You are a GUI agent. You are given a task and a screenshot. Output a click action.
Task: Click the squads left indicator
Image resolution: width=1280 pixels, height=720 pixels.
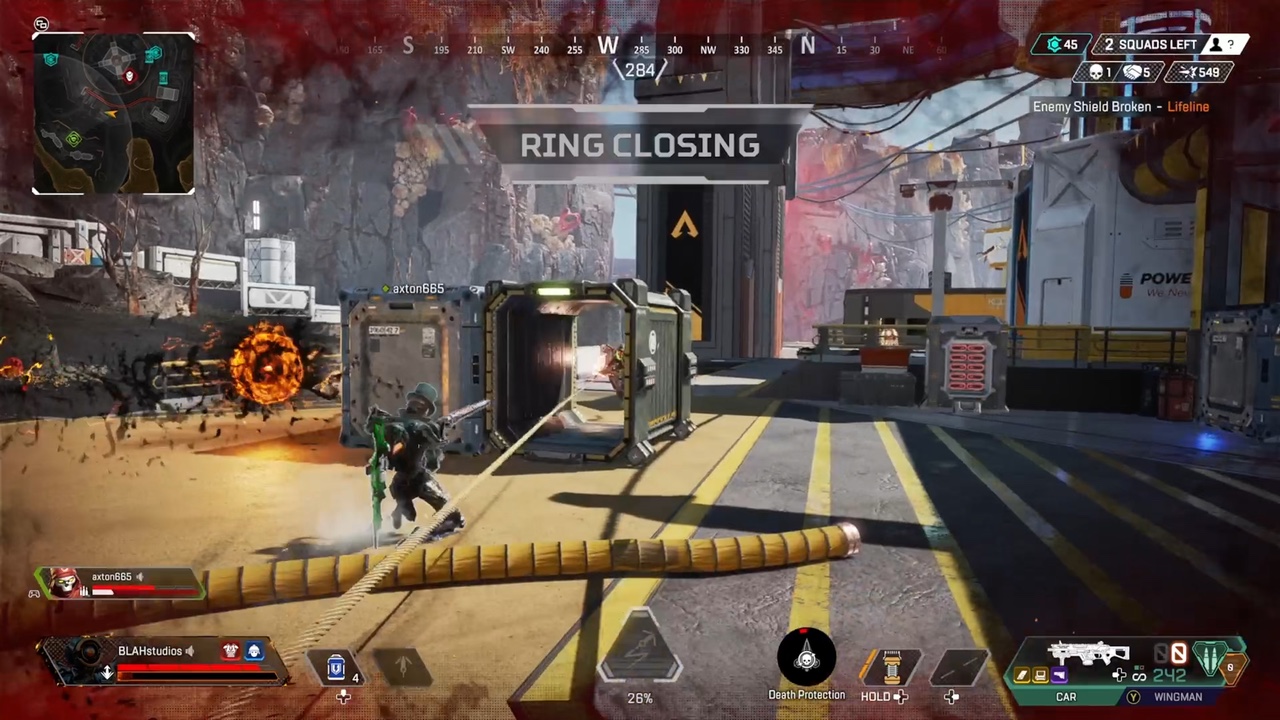coord(1149,44)
